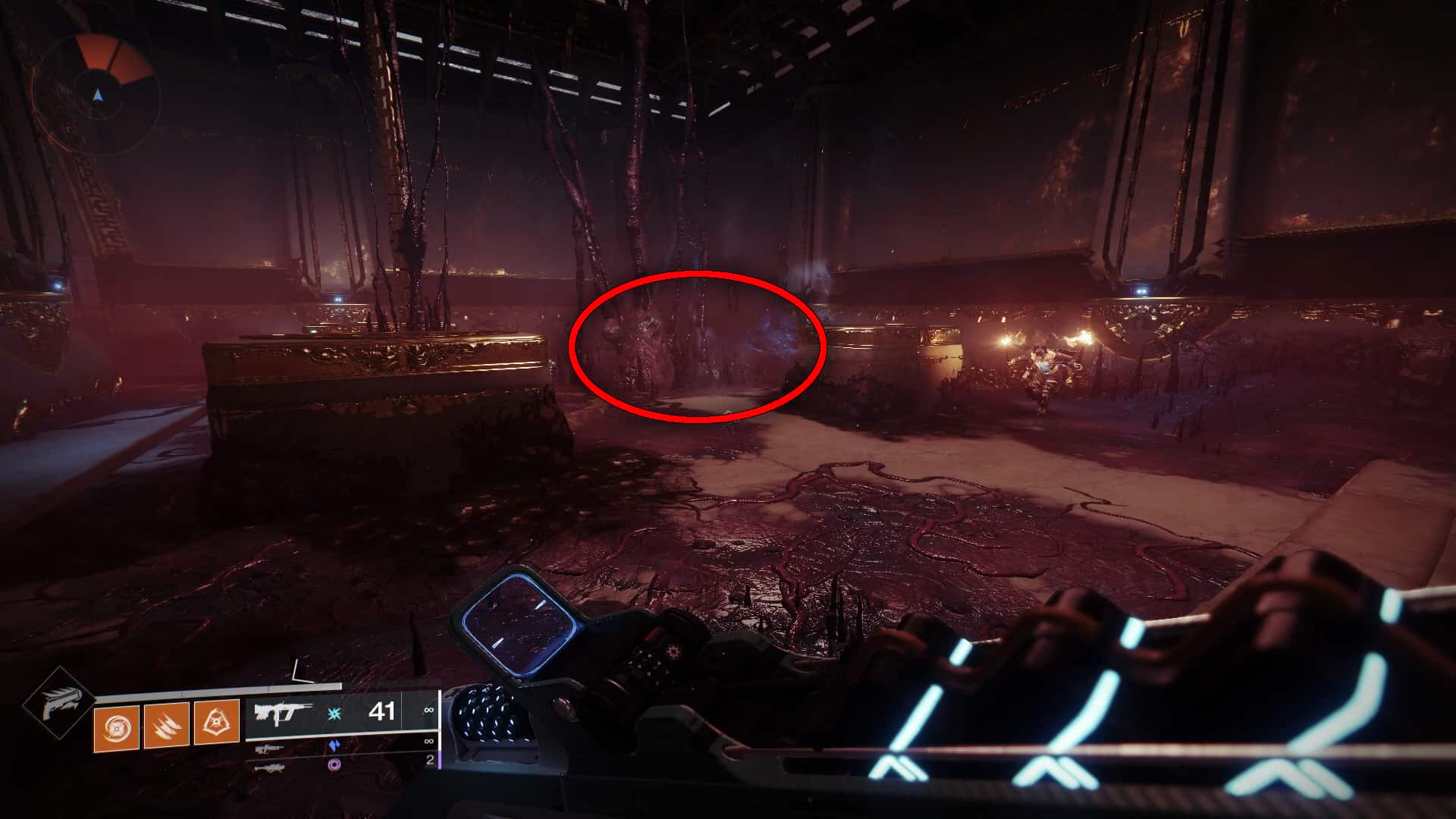The width and height of the screenshot is (1456, 819).
Task: Click the player arrow on the radar
Action: pyautogui.click(x=97, y=95)
